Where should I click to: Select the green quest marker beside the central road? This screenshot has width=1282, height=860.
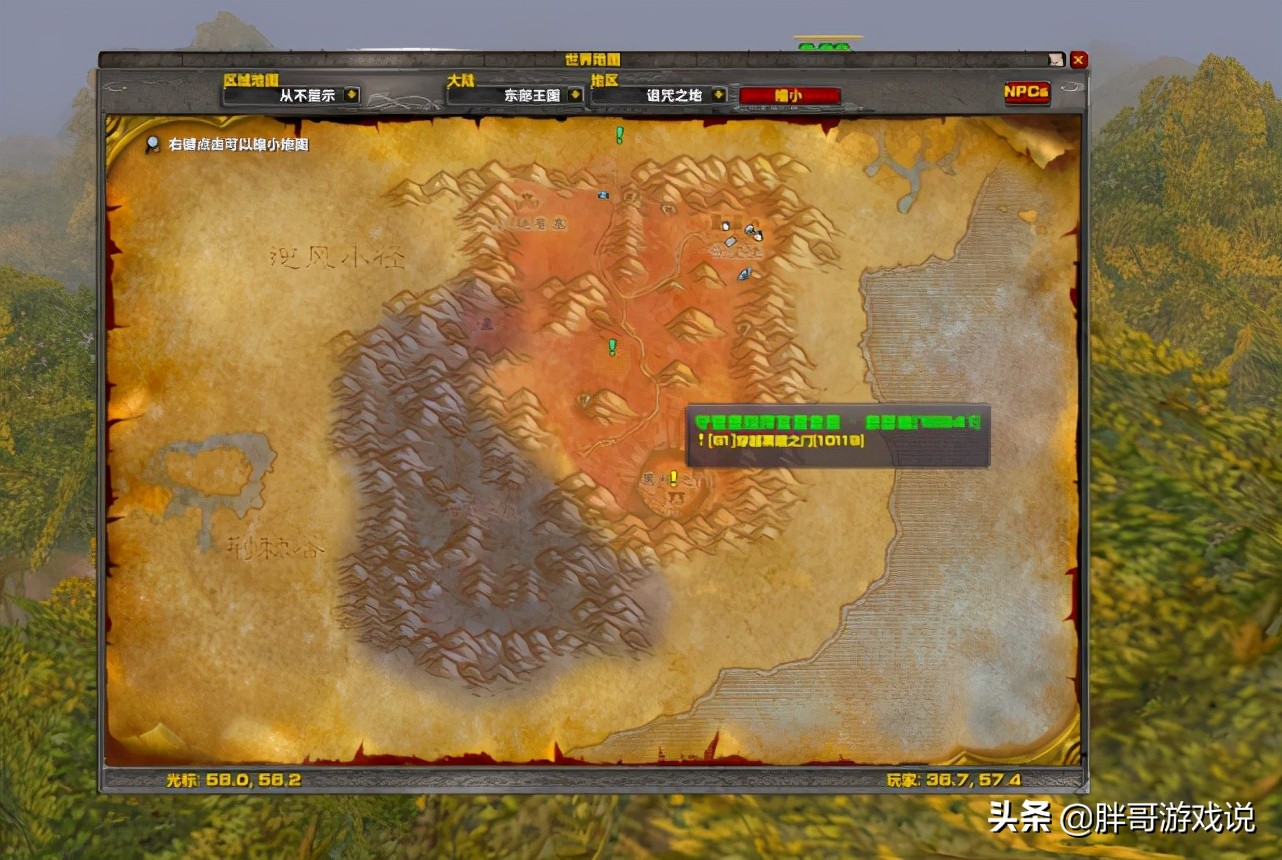pos(613,346)
